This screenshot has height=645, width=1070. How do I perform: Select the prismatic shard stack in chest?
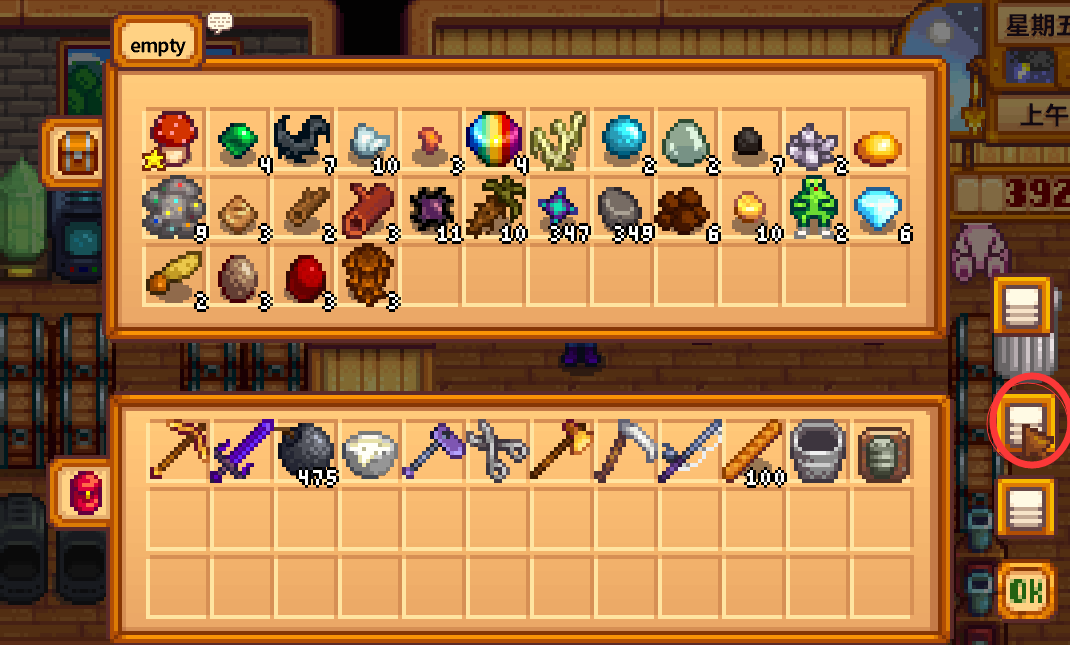point(494,139)
